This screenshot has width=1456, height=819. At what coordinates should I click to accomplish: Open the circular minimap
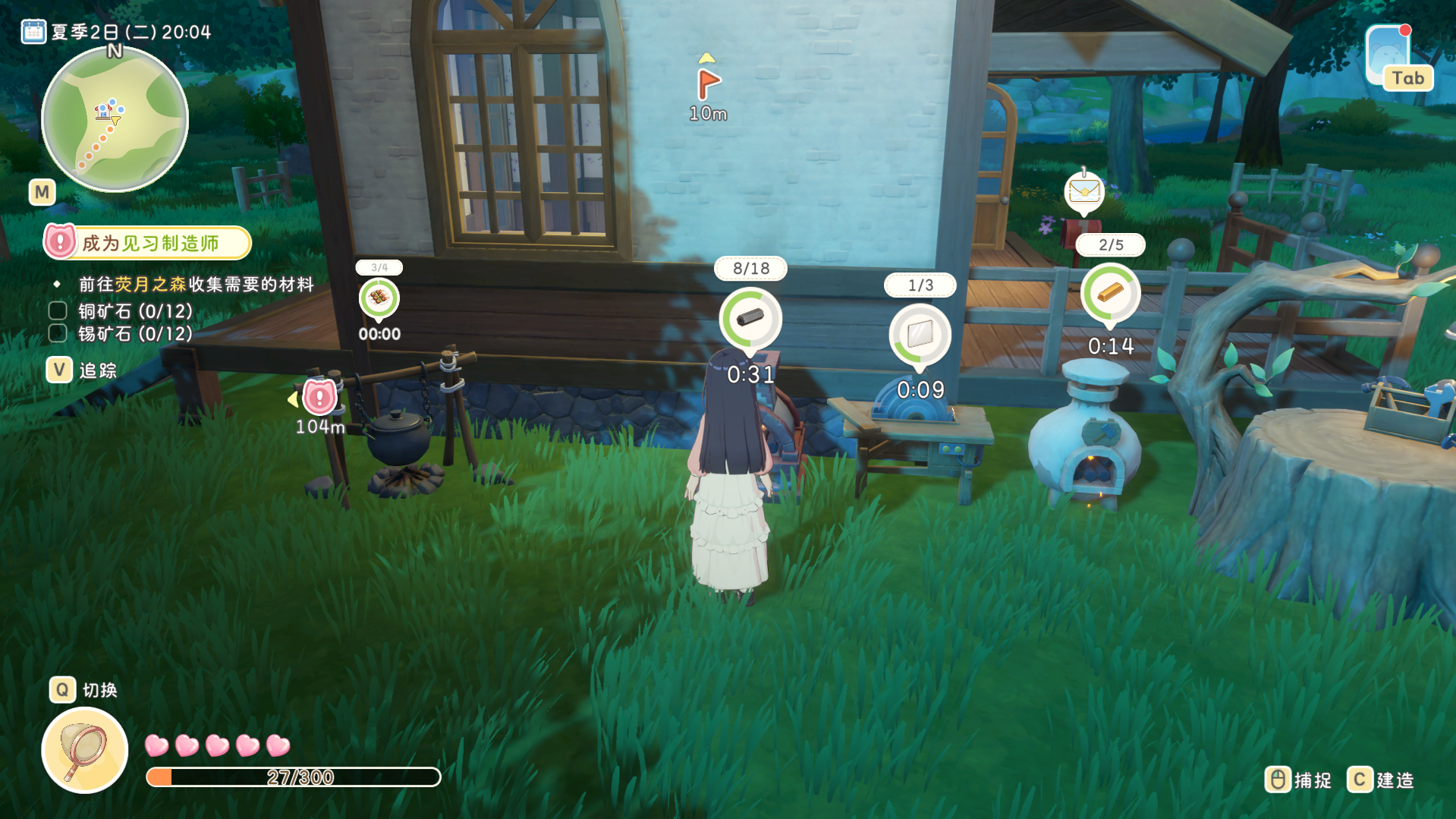click(115, 119)
